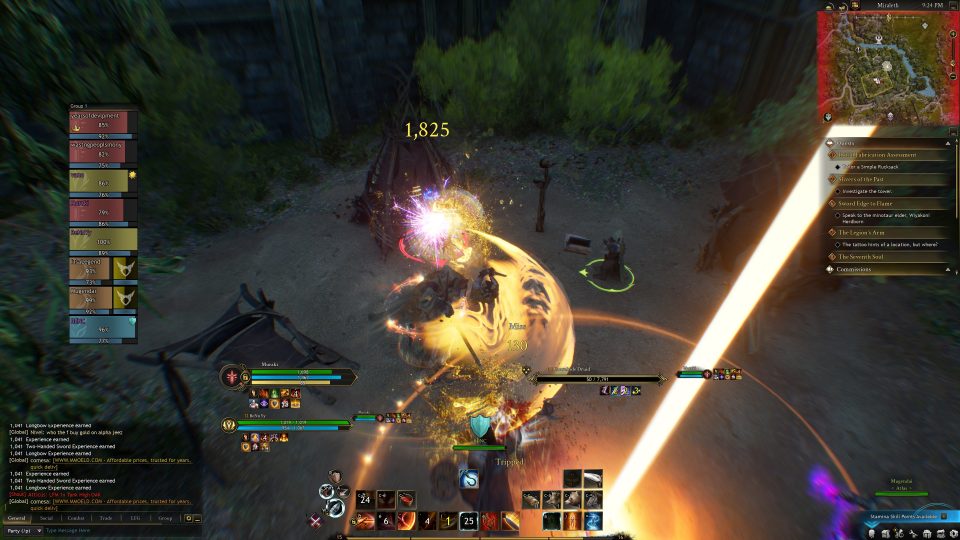
Task: Open the Combat chat tab
Action: (x=76, y=518)
